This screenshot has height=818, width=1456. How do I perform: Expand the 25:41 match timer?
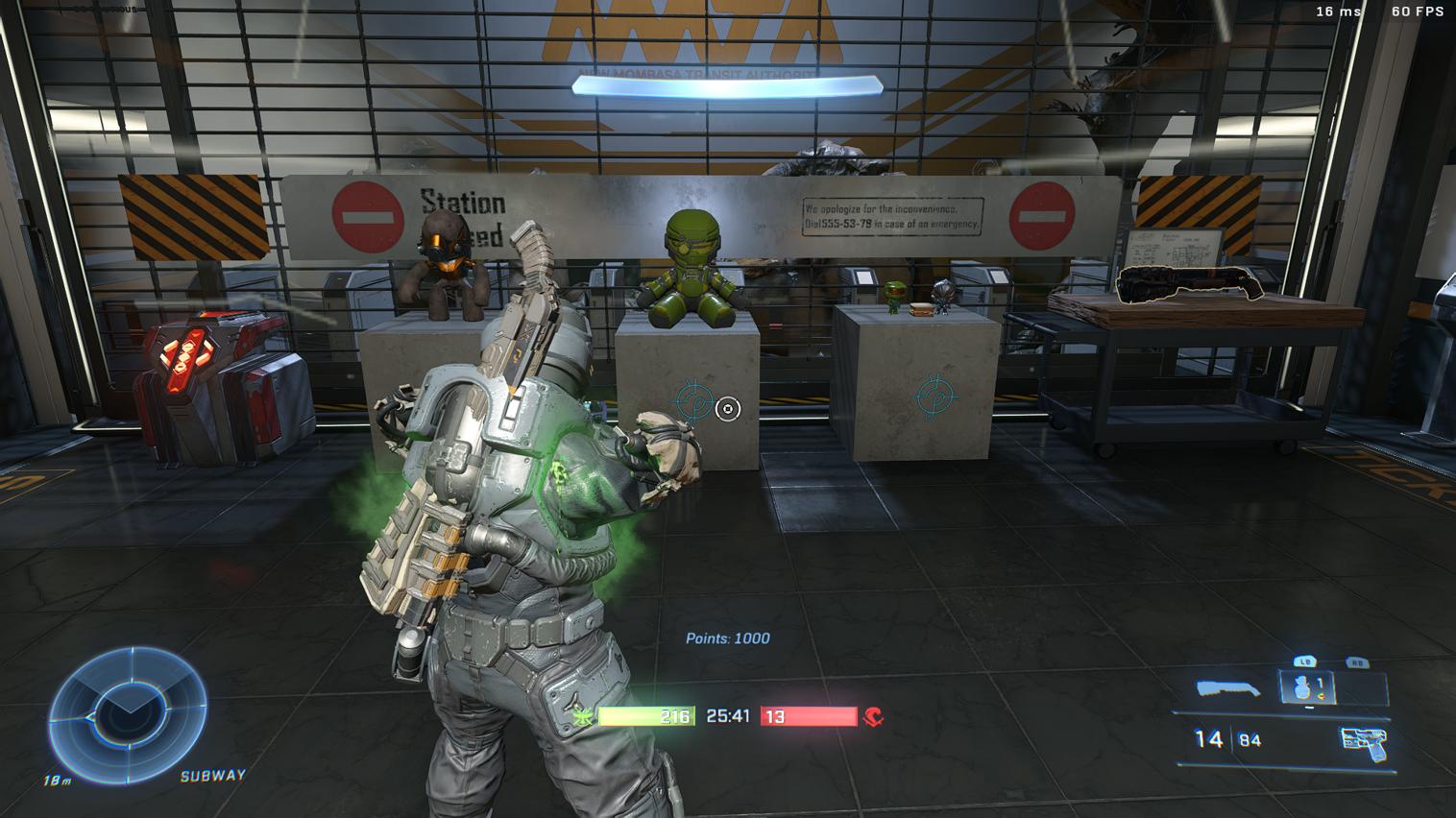pyautogui.click(x=726, y=715)
